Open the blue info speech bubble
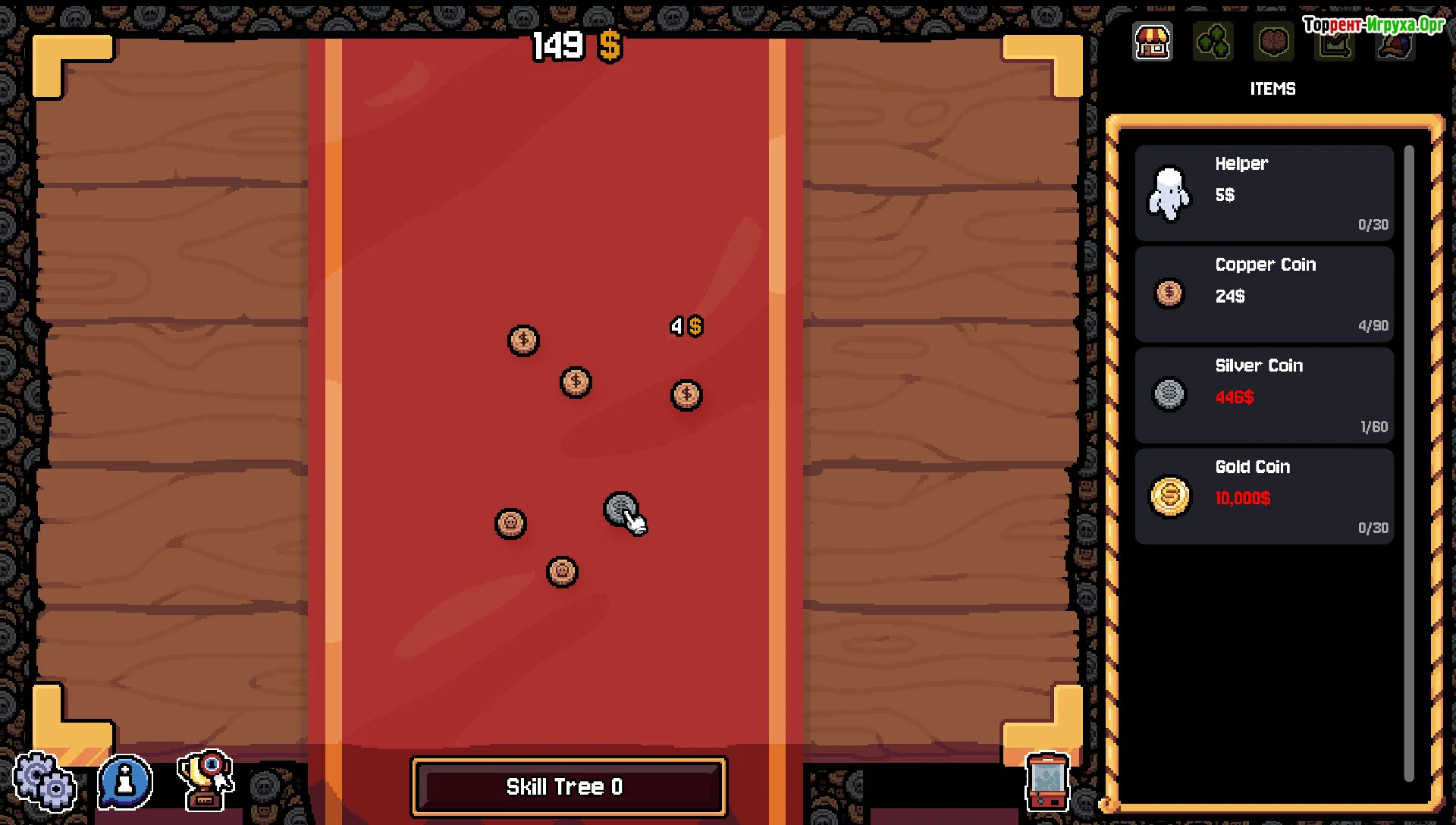1456x825 pixels. click(125, 781)
